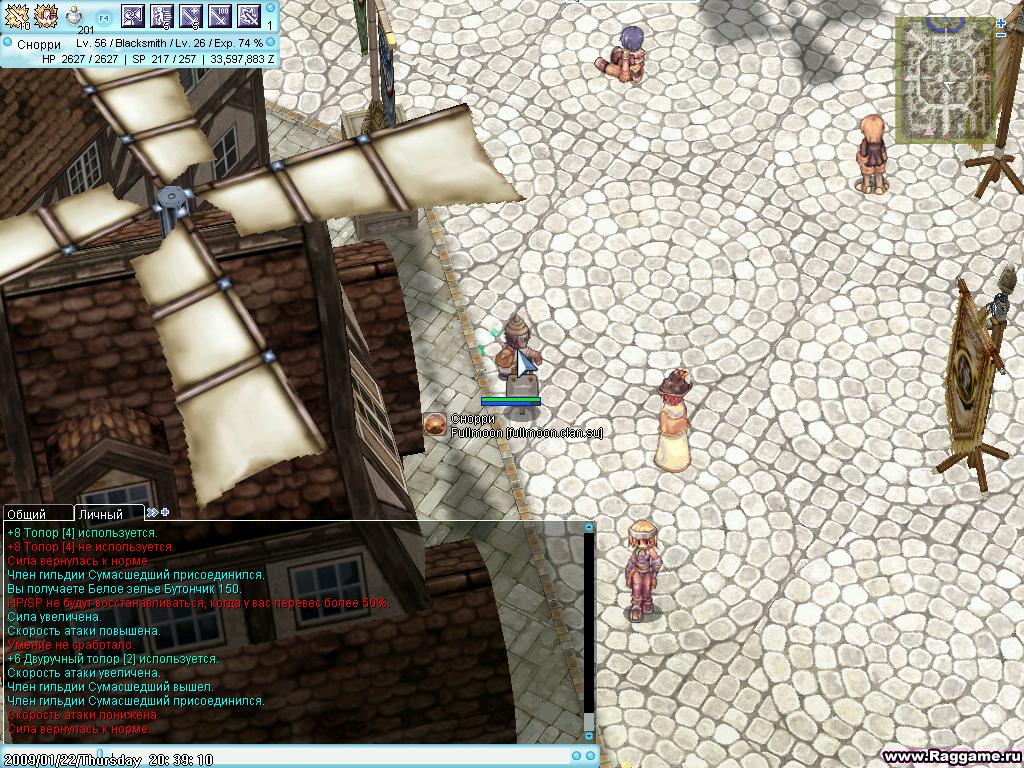This screenshot has width=1024, height=768.
Task: Use the sword with plus skill icon
Action: point(191,15)
